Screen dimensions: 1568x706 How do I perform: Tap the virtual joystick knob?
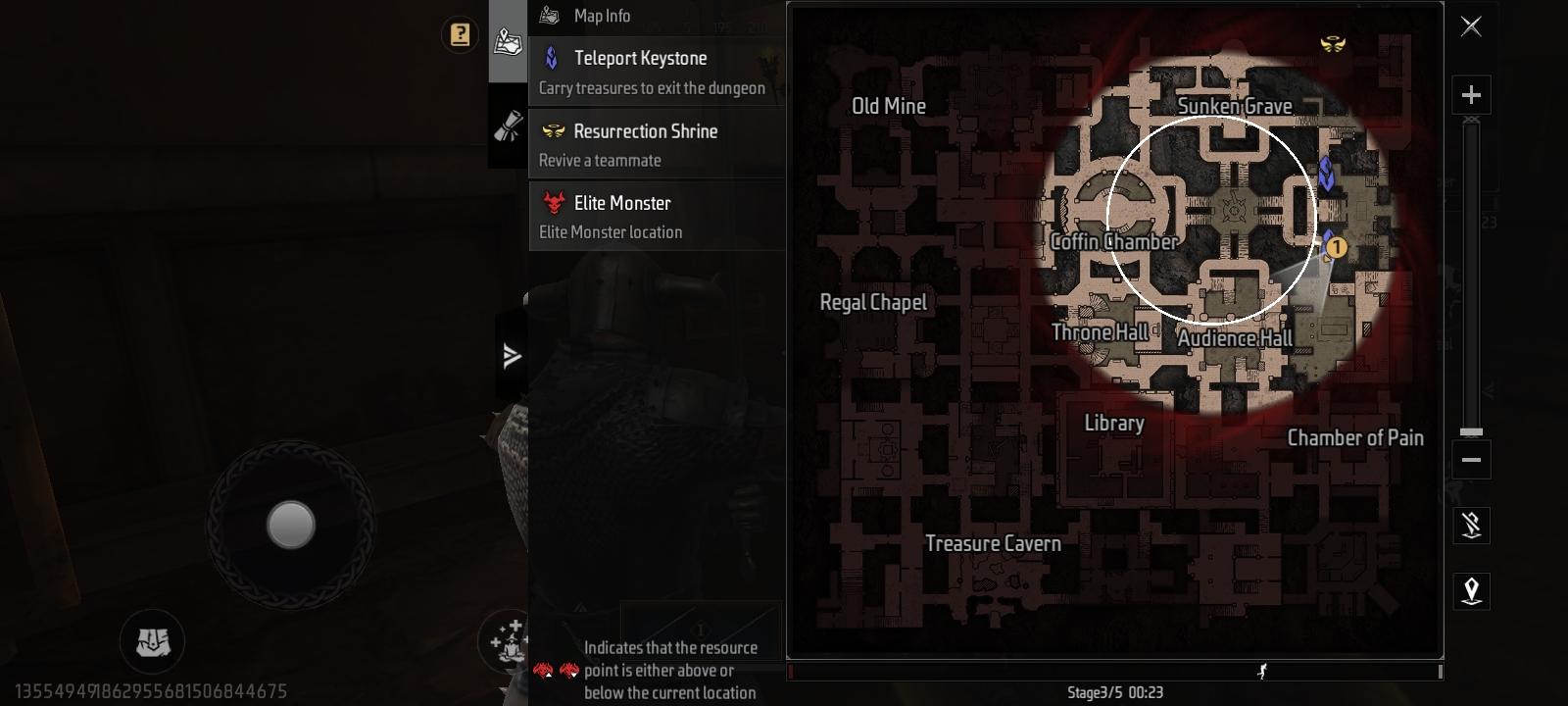click(291, 525)
